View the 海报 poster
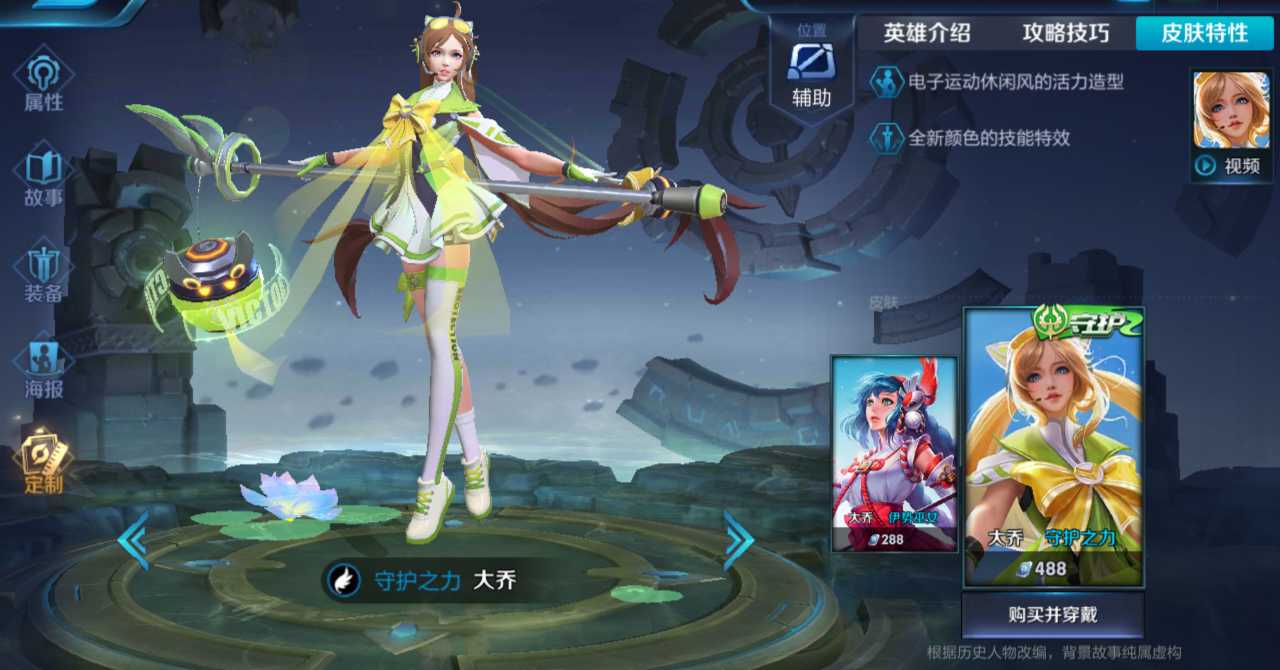The height and width of the screenshot is (670, 1280). [x=43, y=368]
